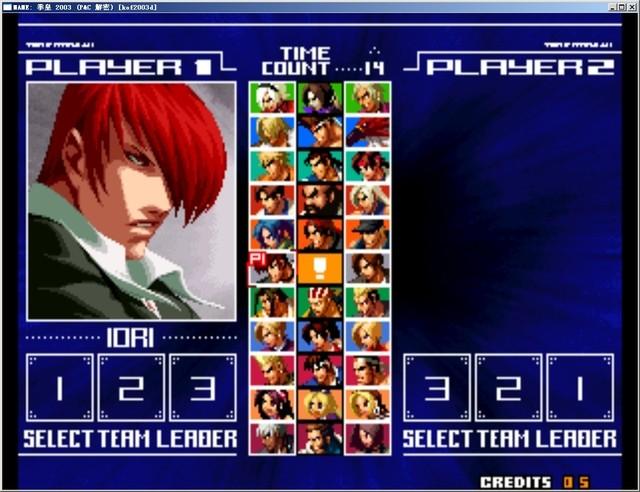This screenshot has width=640, height=492.
Task: Select Duolong, dark-haired on purple in top row
Action: pos(319,97)
